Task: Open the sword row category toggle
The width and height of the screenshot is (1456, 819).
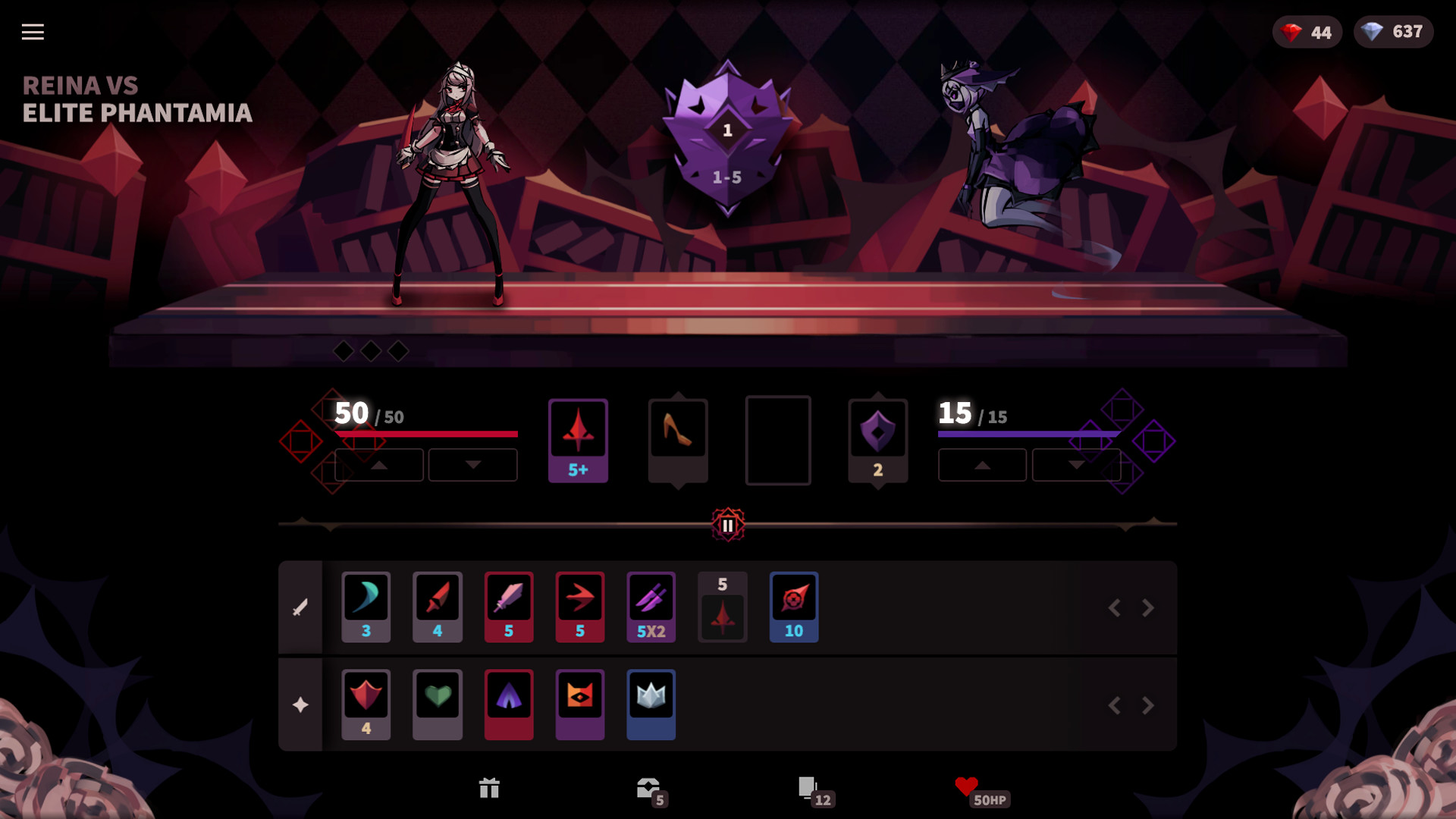Action: pos(301,607)
